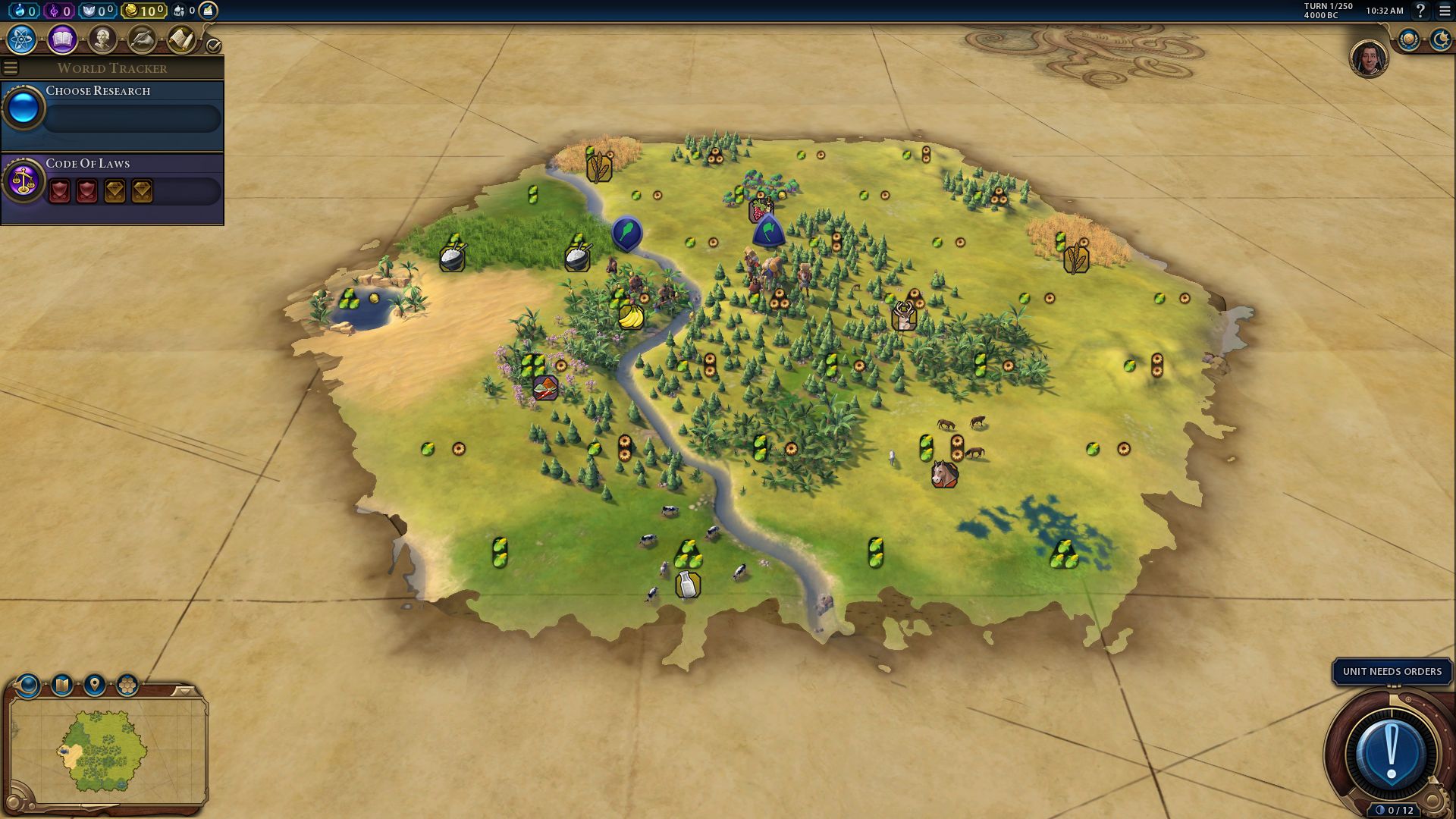Open the Great Works scroll icon
This screenshot has width=1456, height=819.
(182, 39)
